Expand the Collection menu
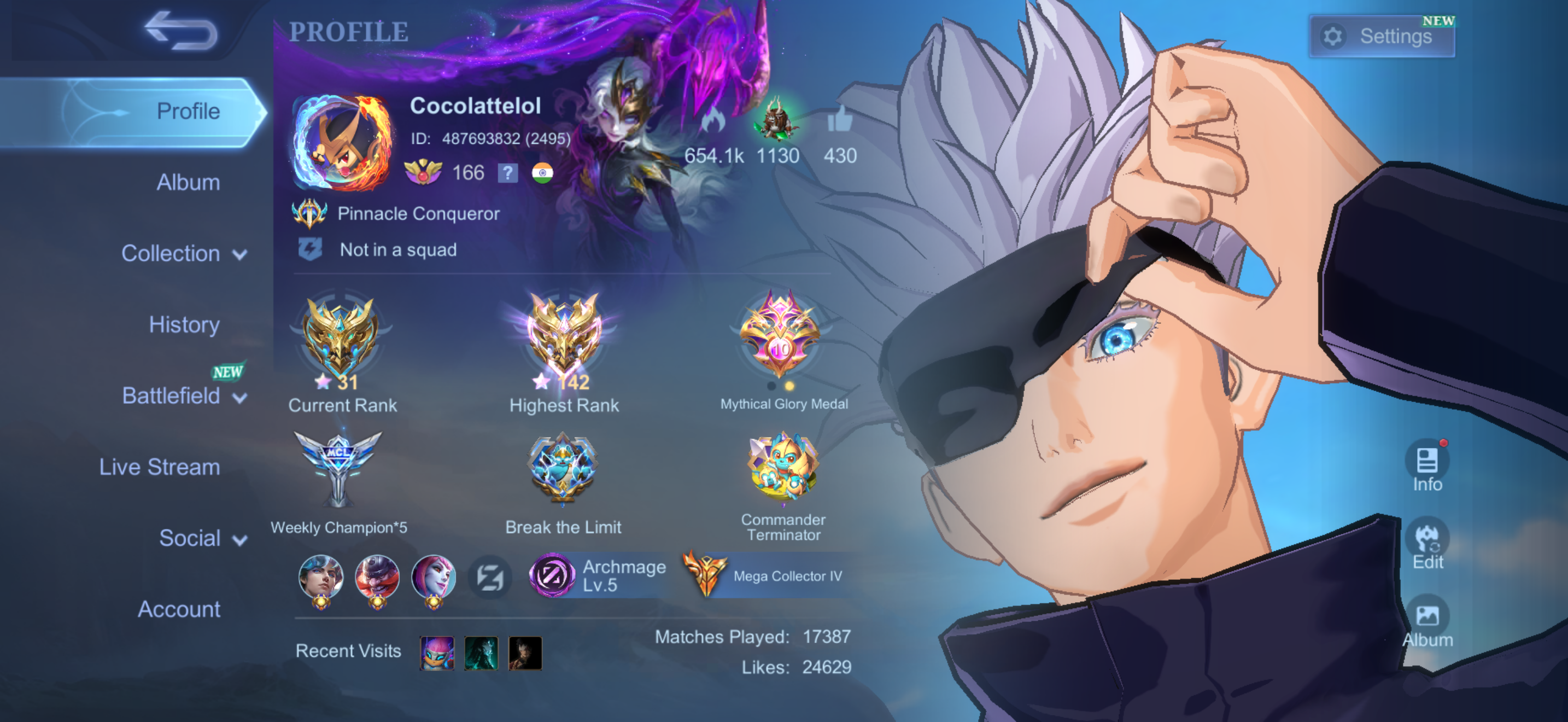 (183, 253)
